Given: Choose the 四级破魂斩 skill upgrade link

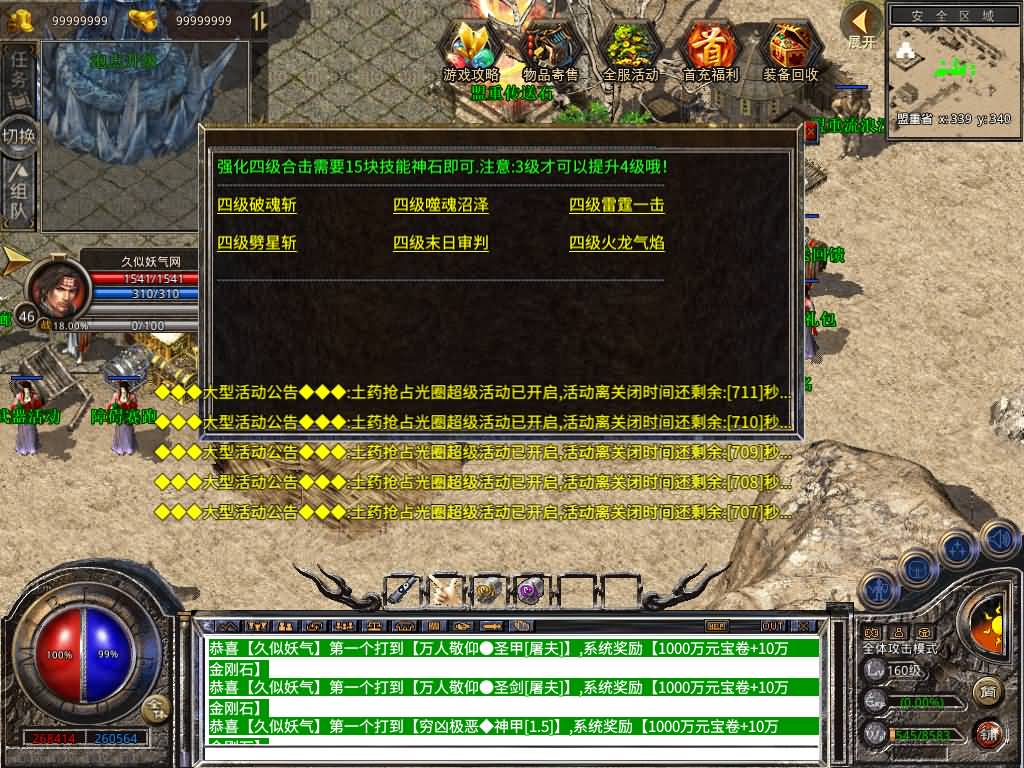Looking at the screenshot, I should click(257, 206).
